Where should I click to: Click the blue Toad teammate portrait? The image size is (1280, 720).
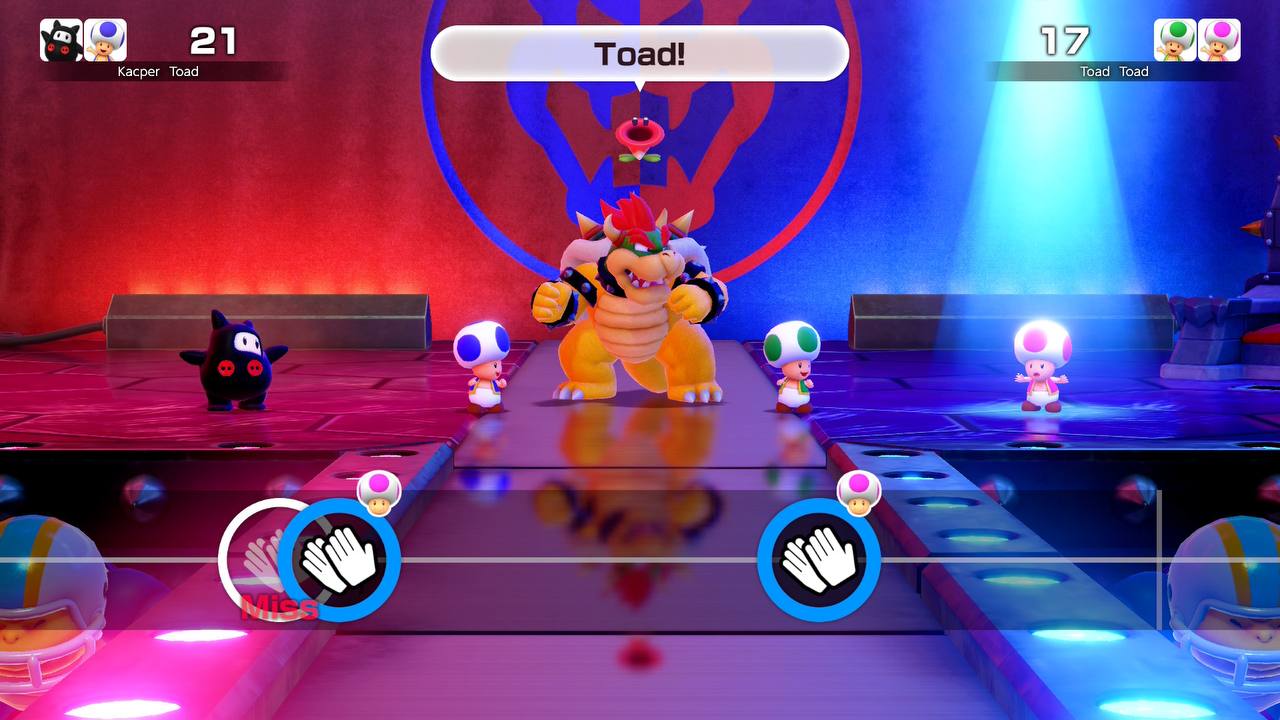click(105, 40)
